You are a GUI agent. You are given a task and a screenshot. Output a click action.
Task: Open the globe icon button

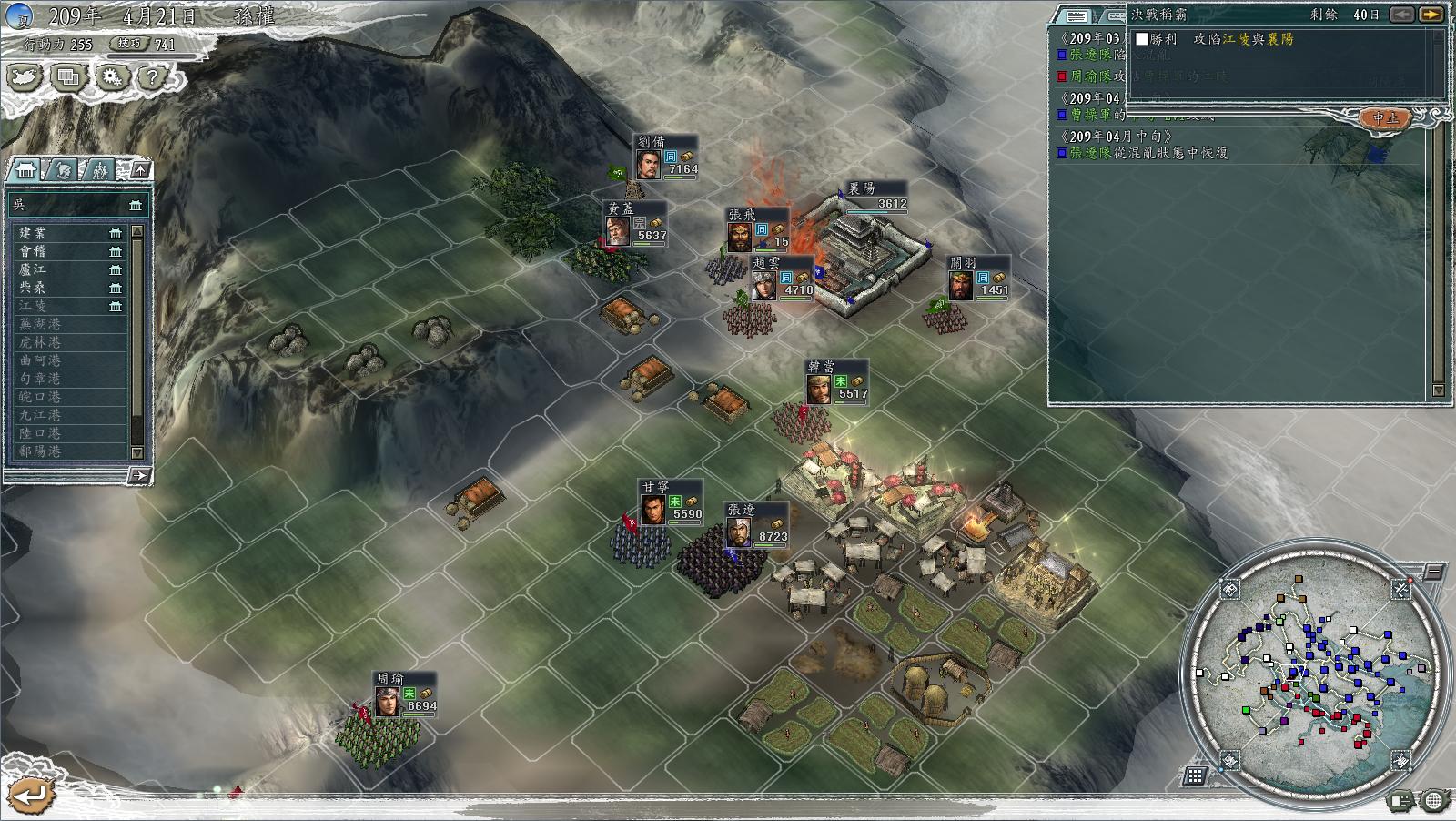[1434, 801]
